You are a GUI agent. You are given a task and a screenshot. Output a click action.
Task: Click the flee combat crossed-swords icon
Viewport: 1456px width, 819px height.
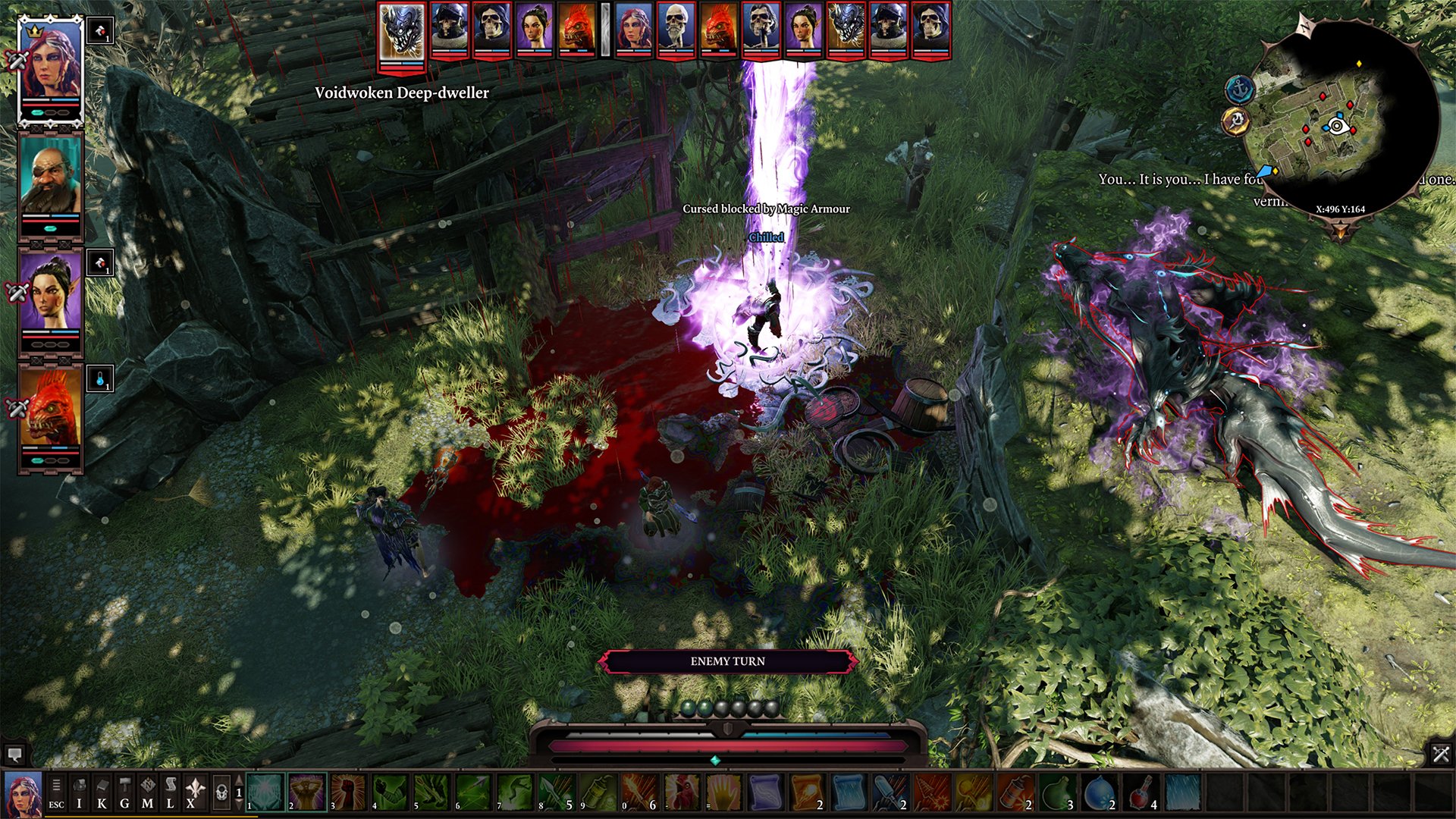coord(1439,755)
